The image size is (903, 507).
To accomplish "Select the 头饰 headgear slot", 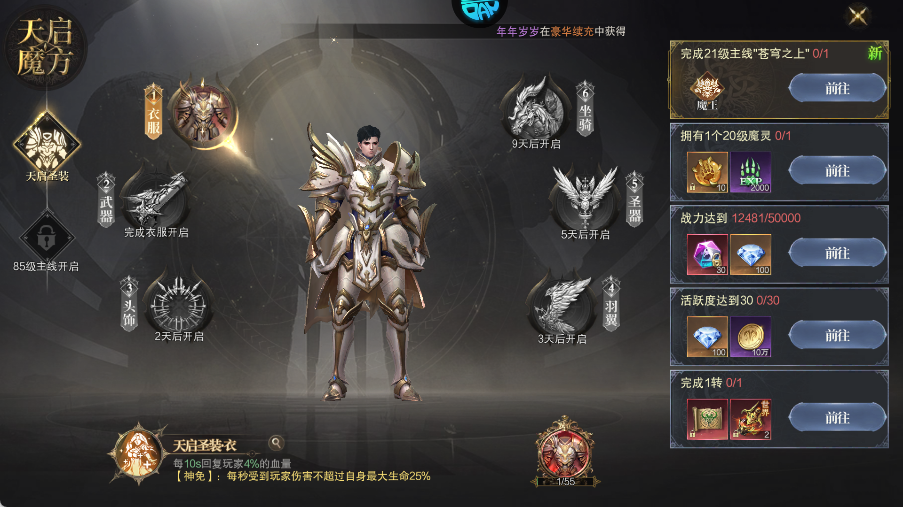I will (178, 301).
